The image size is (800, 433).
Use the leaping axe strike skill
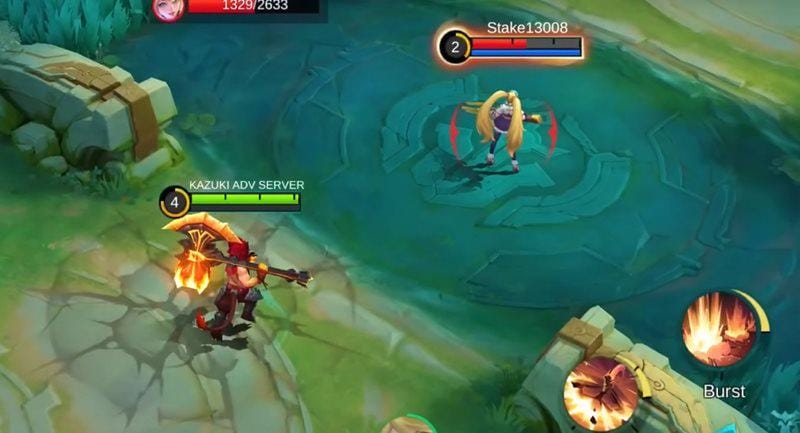click(602, 391)
